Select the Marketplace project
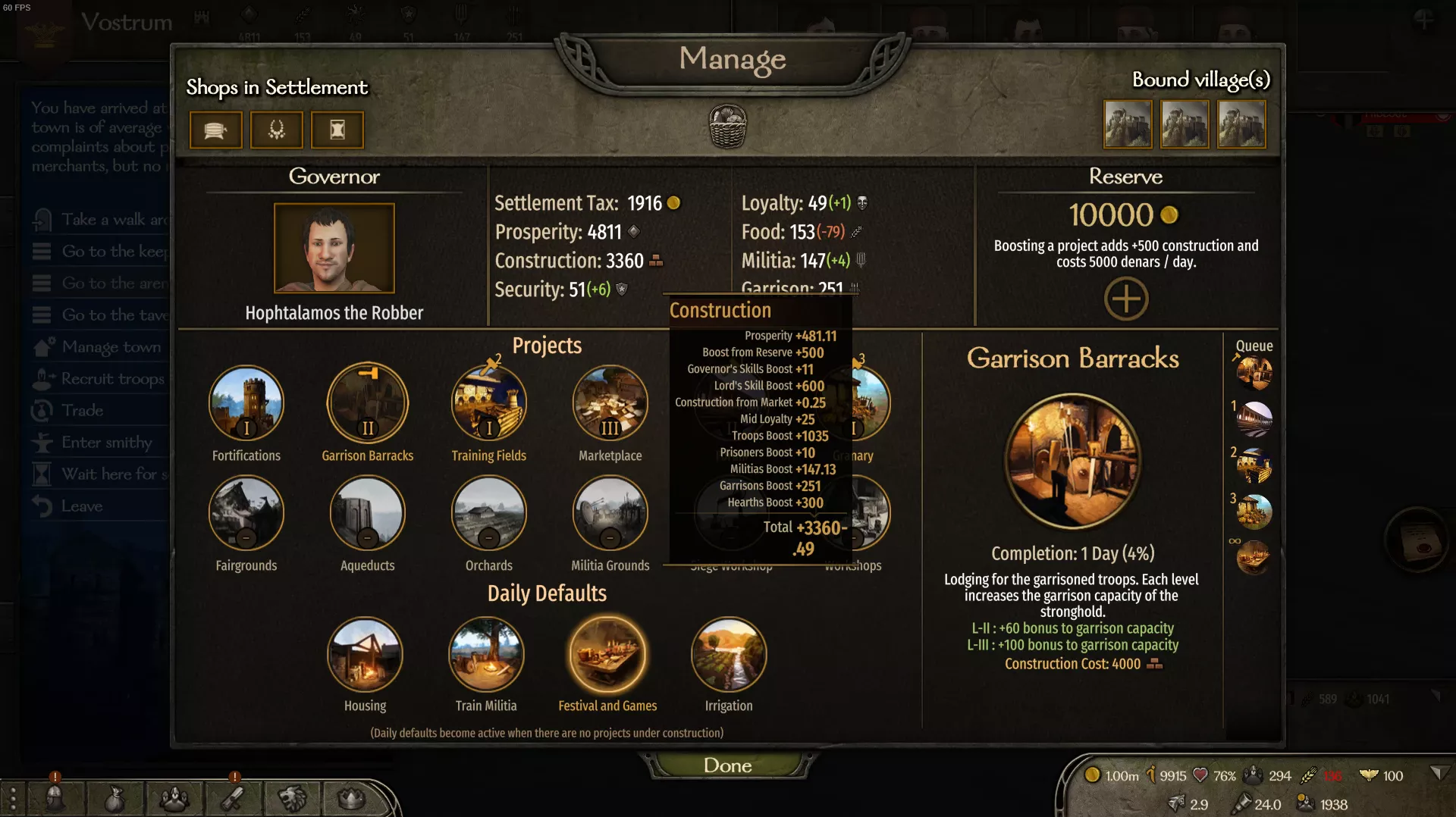Image resolution: width=1456 pixels, height=817 pixels. coord(610,403)
